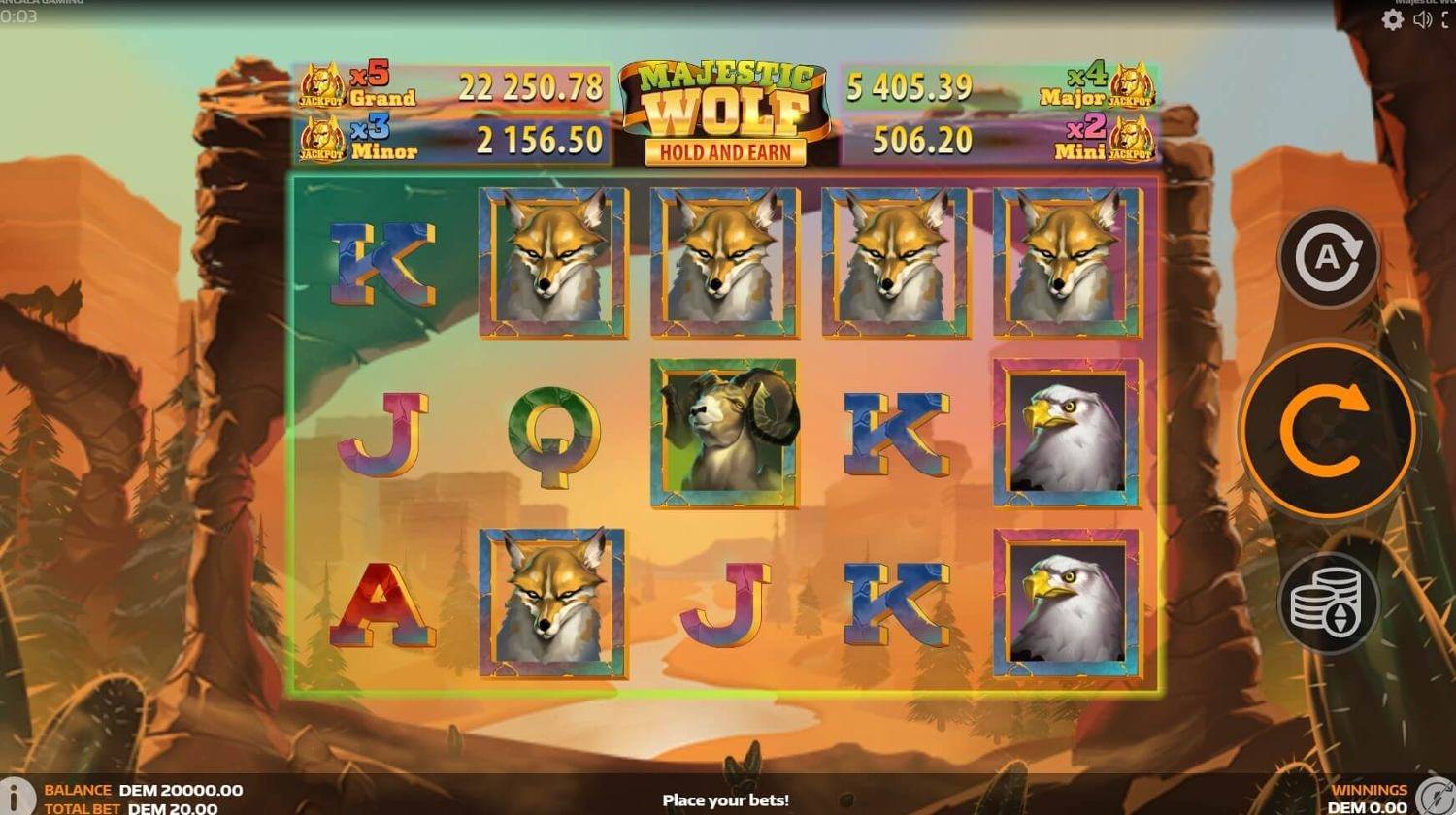Open the game info button
This screenshot has width=1456, height=815.
click(14, 796)
